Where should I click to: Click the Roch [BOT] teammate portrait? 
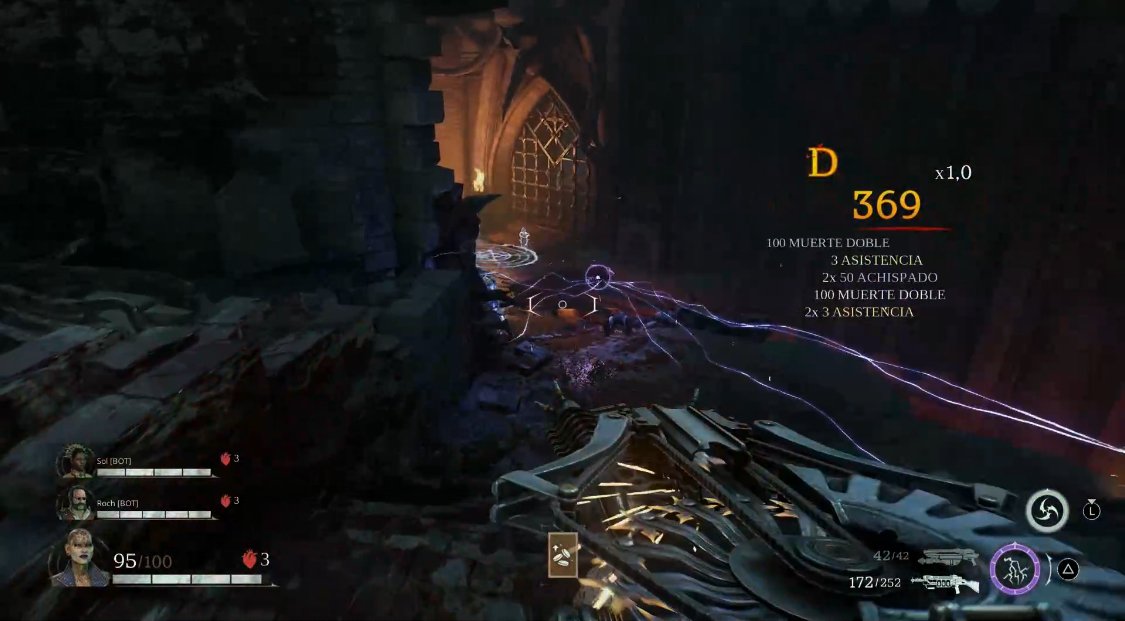(x=76, y=503)
